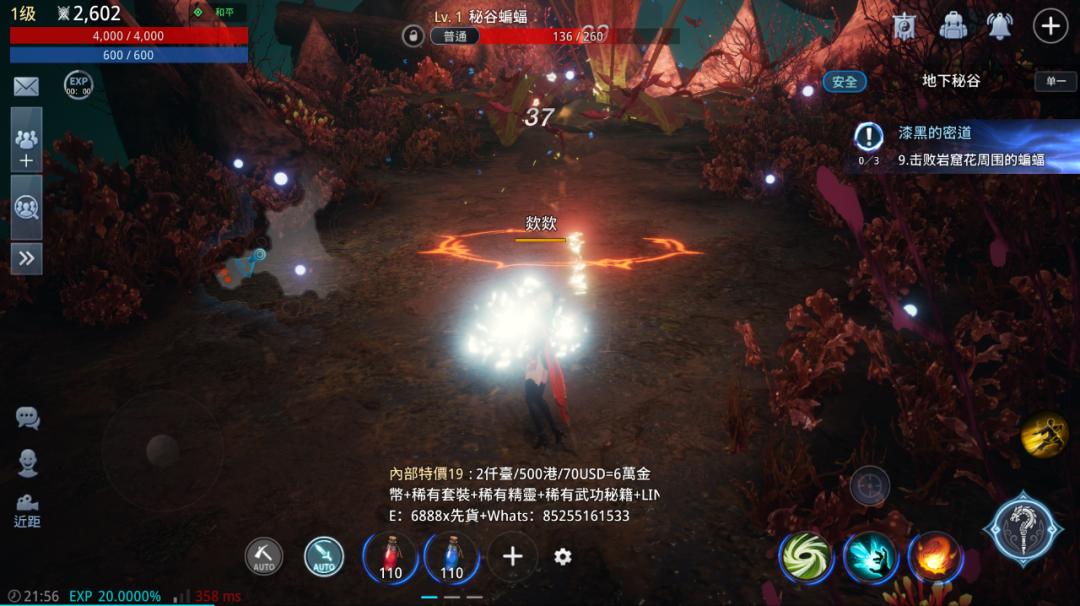Image resolution: width=1080 pixels, height=606 pixels.
Task: Open the yin-yang banner guild icon
Action: [x=907, y=26]
